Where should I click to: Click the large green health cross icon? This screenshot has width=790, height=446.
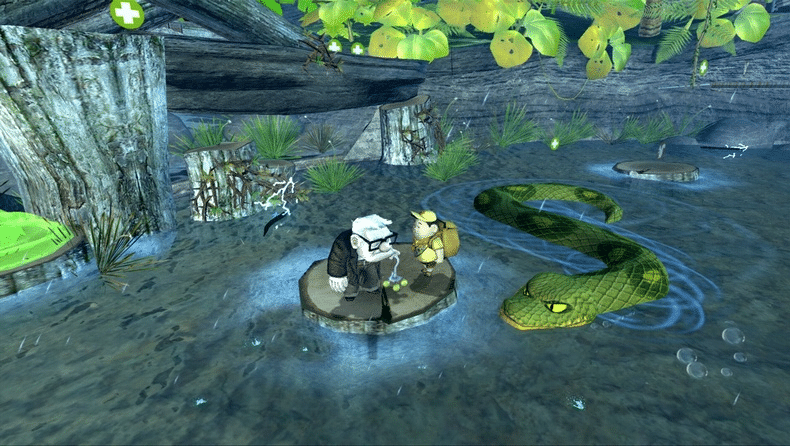point(127,13)
